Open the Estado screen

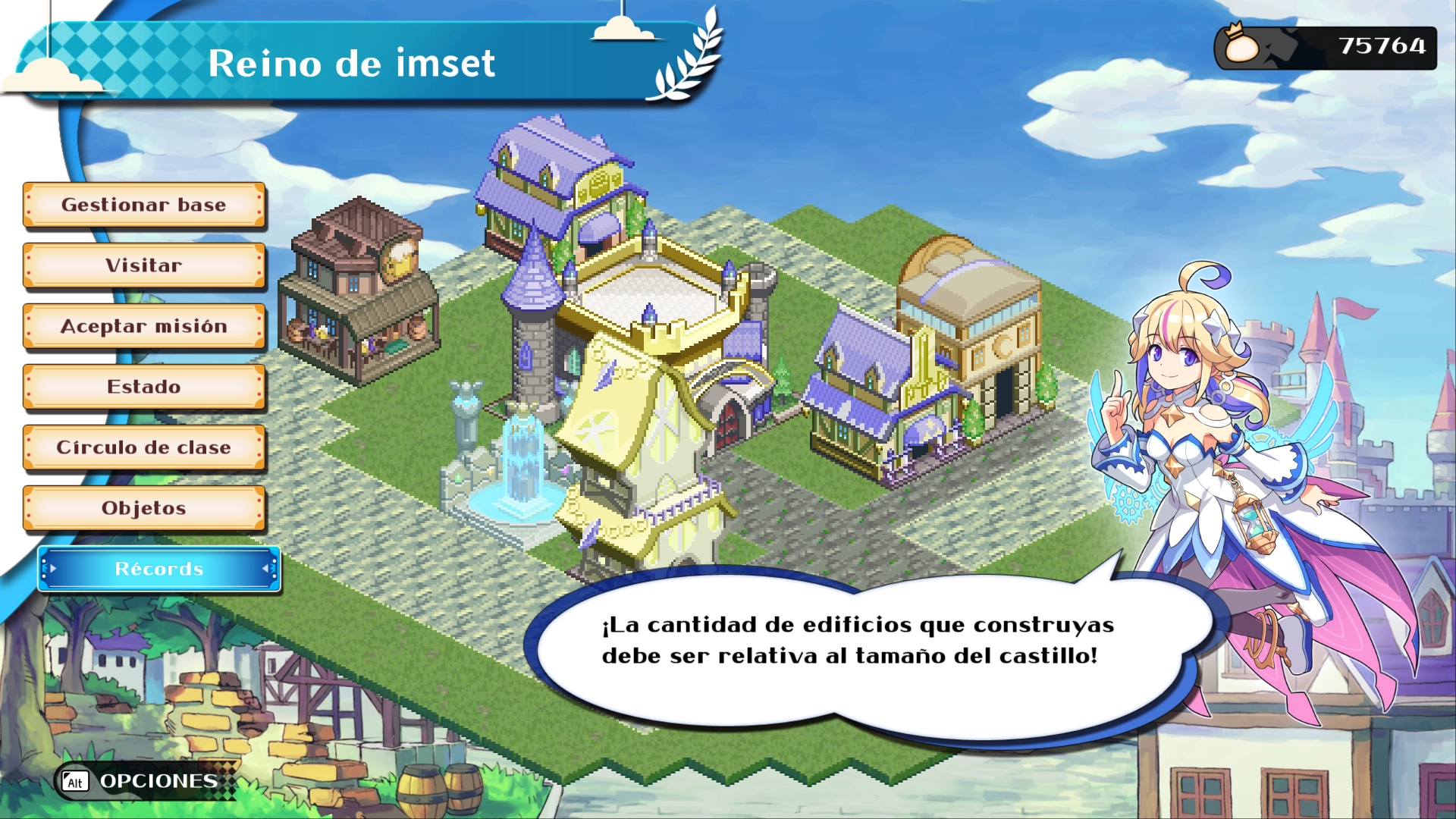point(144,387)
